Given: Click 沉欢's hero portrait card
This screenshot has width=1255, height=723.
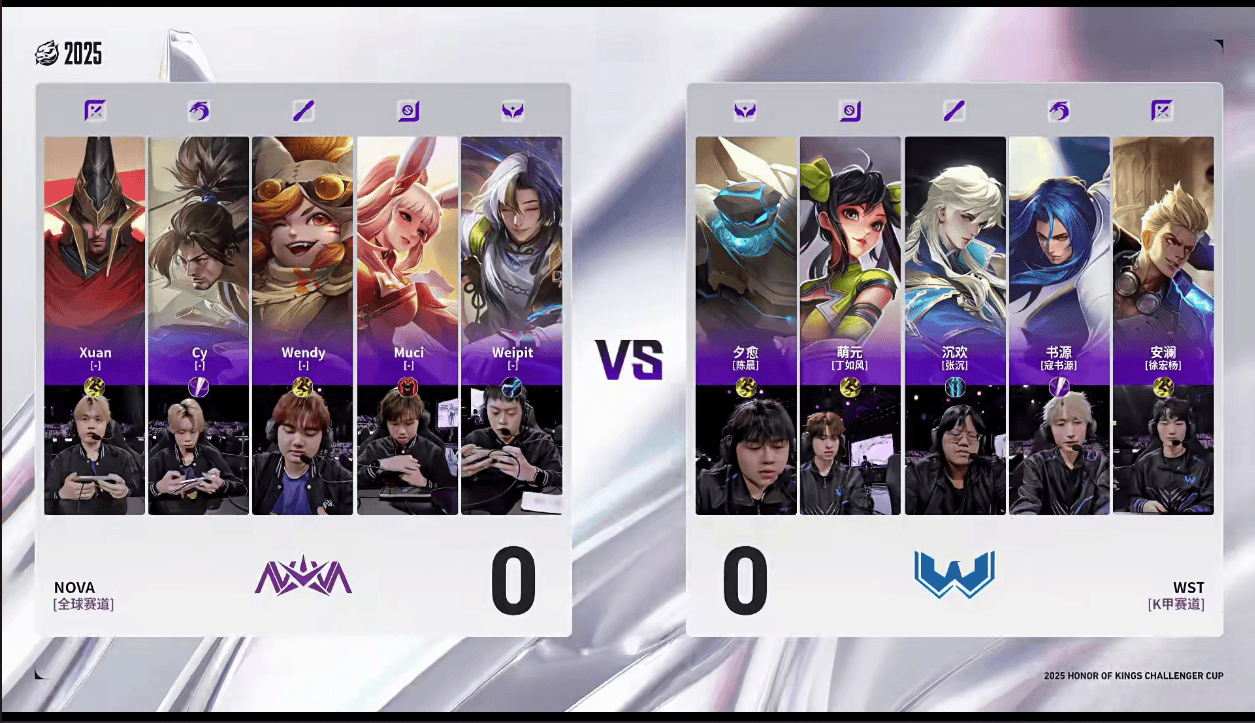Looking at the screenshot, I should tap(955, 240).
